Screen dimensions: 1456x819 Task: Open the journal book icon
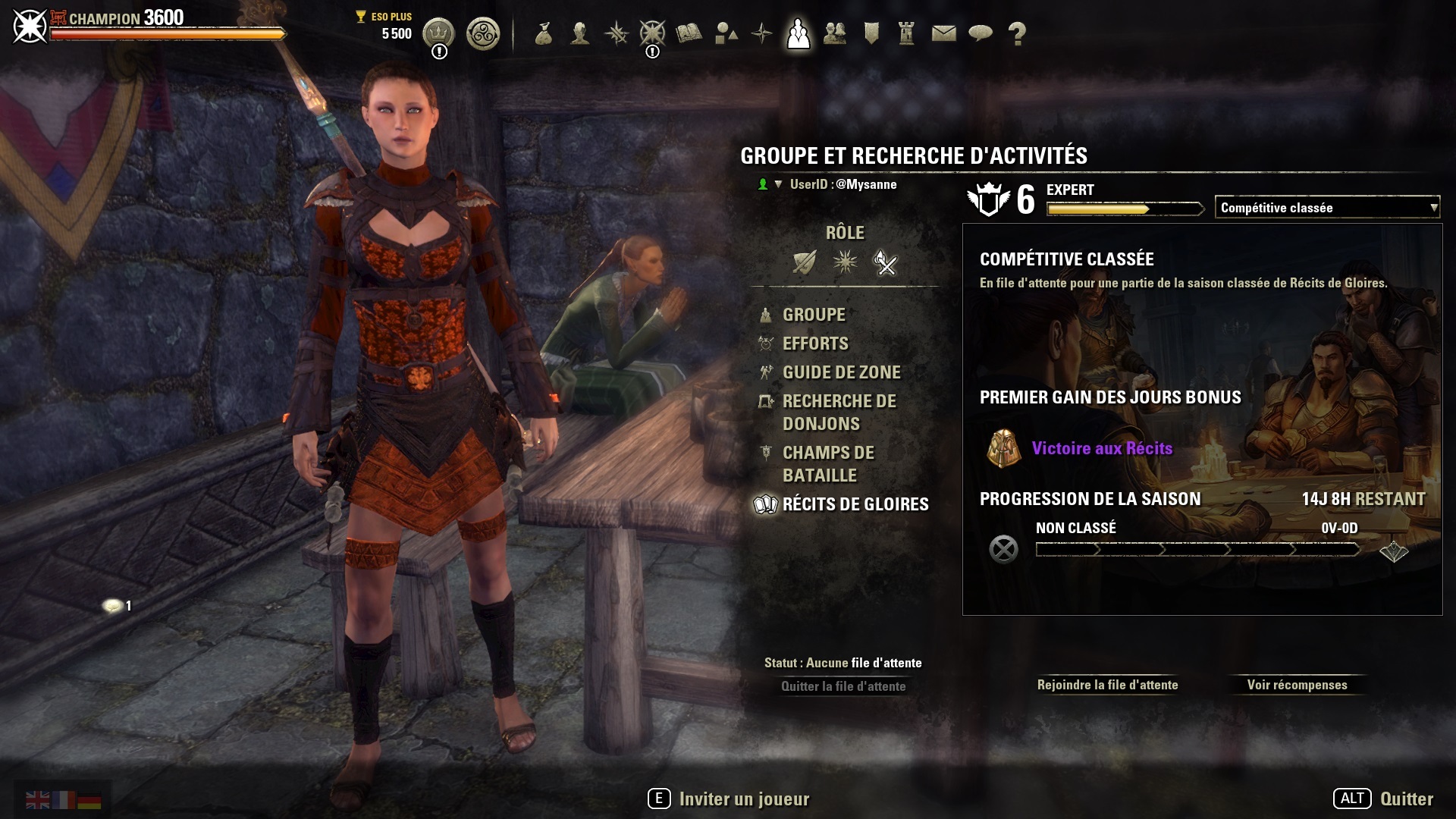click(689, 33)
